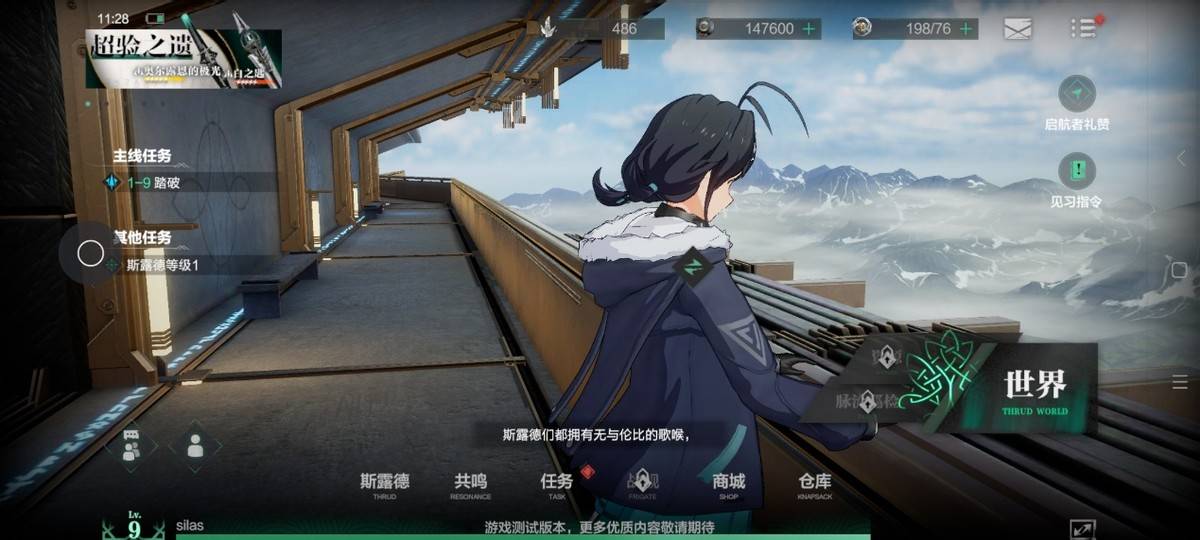Open the 世界 Thrud World panel

[1020, 390]
